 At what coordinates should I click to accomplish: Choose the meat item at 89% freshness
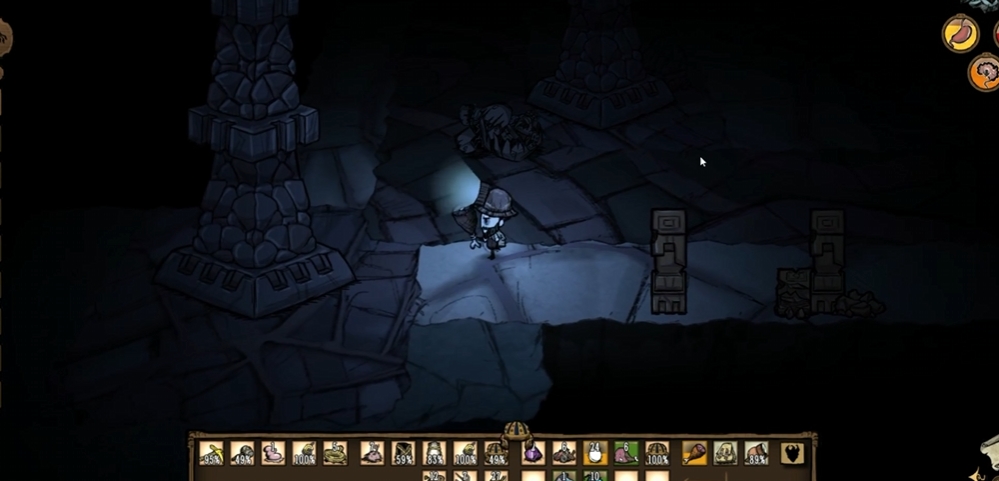coord(757,453)
